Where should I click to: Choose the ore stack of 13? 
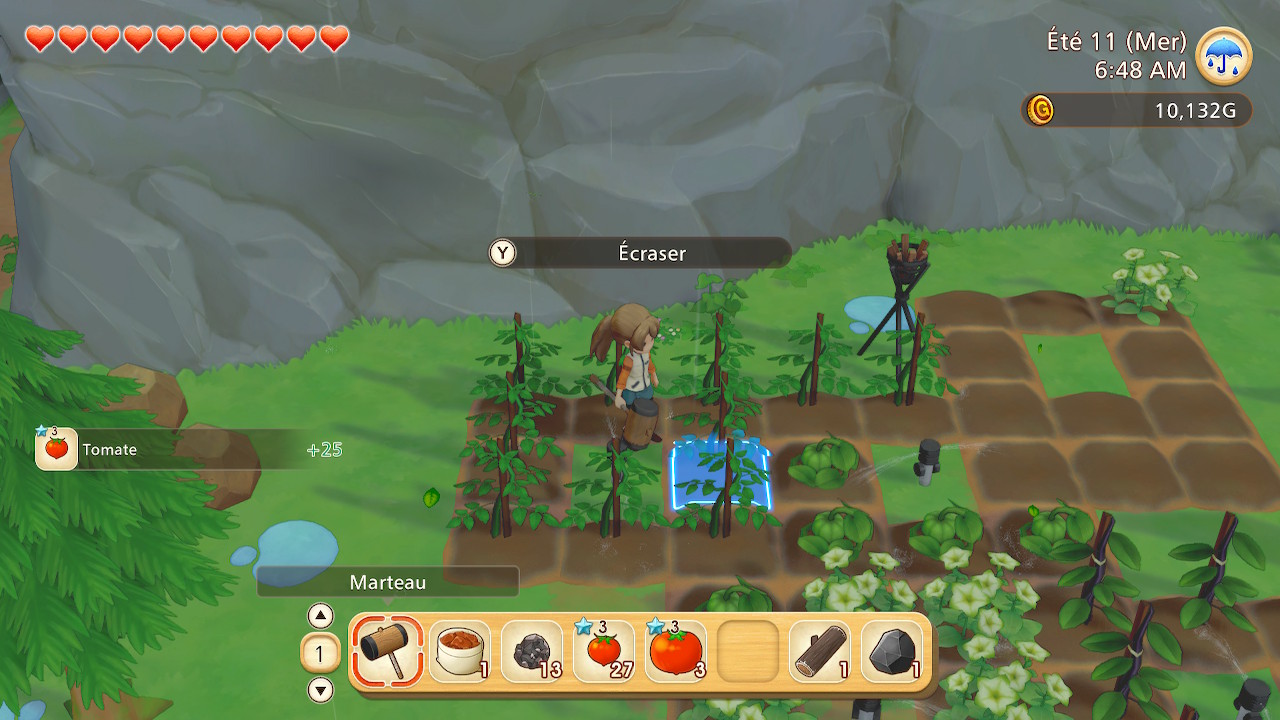coord(532,651)
